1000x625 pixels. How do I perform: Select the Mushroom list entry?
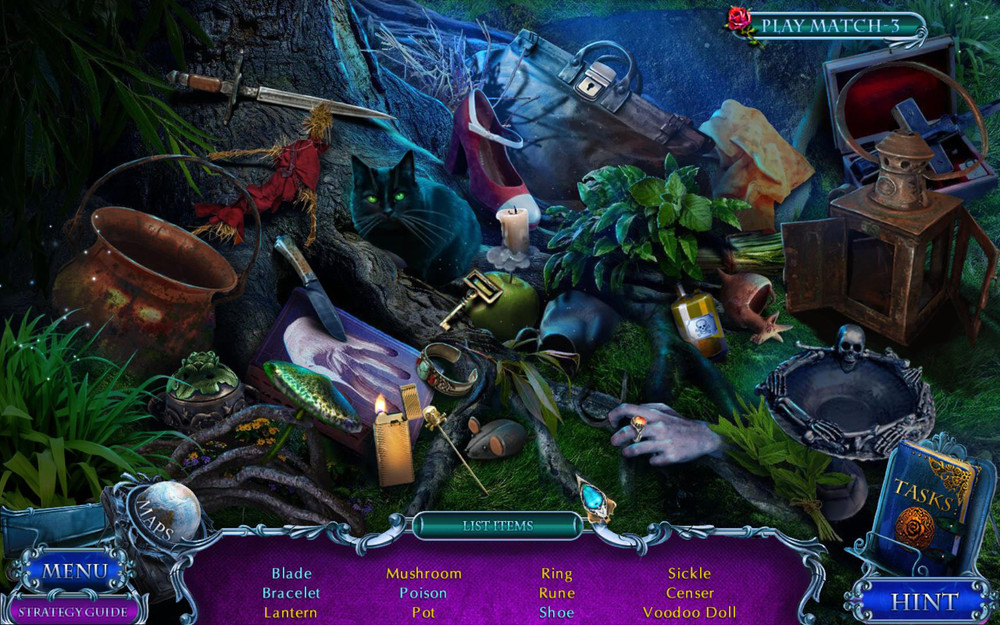tap(424, 573)
